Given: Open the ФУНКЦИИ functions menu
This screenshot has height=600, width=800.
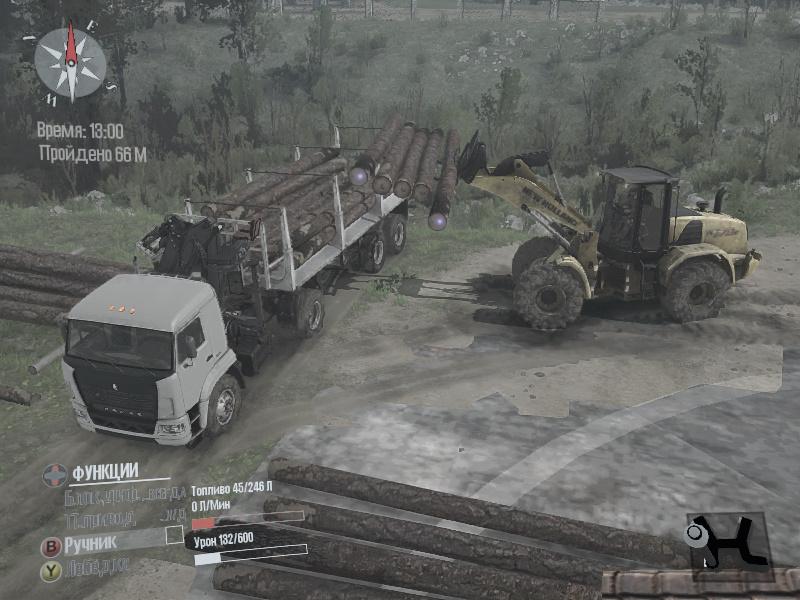Looking at the screenshot, I should tap(104, 471).
